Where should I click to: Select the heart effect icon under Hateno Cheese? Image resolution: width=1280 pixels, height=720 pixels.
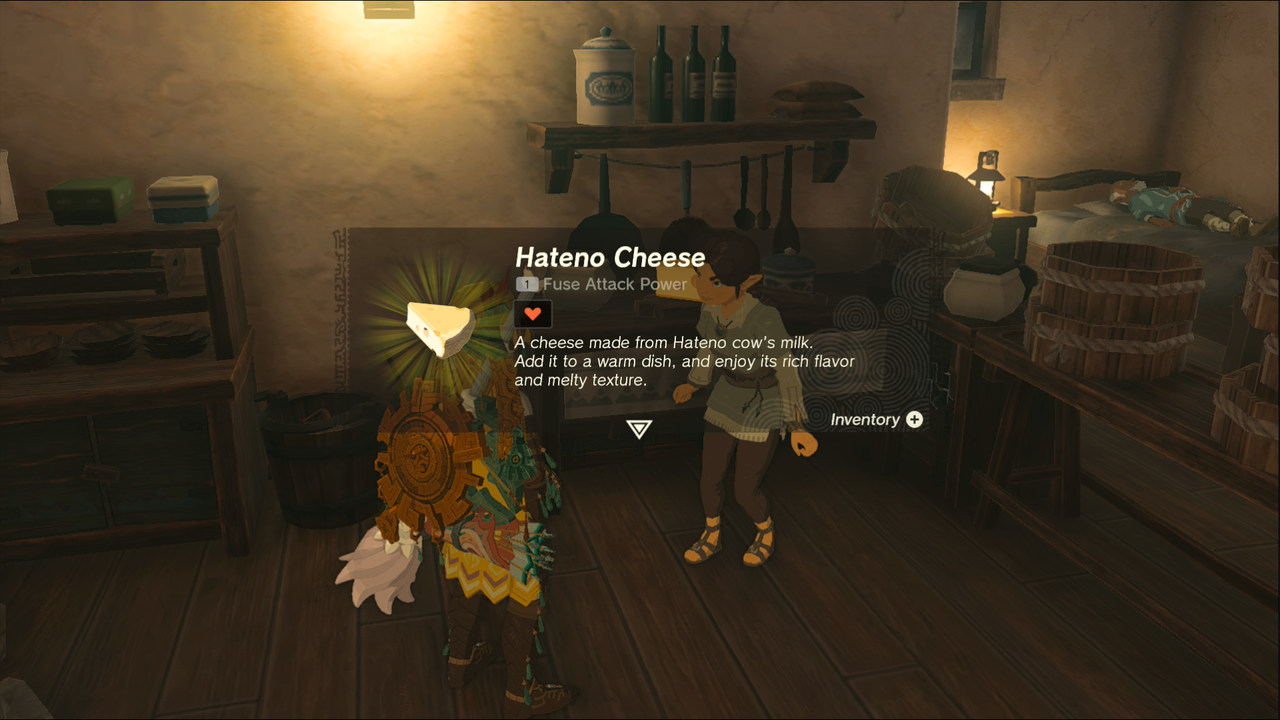click(533, 314)
